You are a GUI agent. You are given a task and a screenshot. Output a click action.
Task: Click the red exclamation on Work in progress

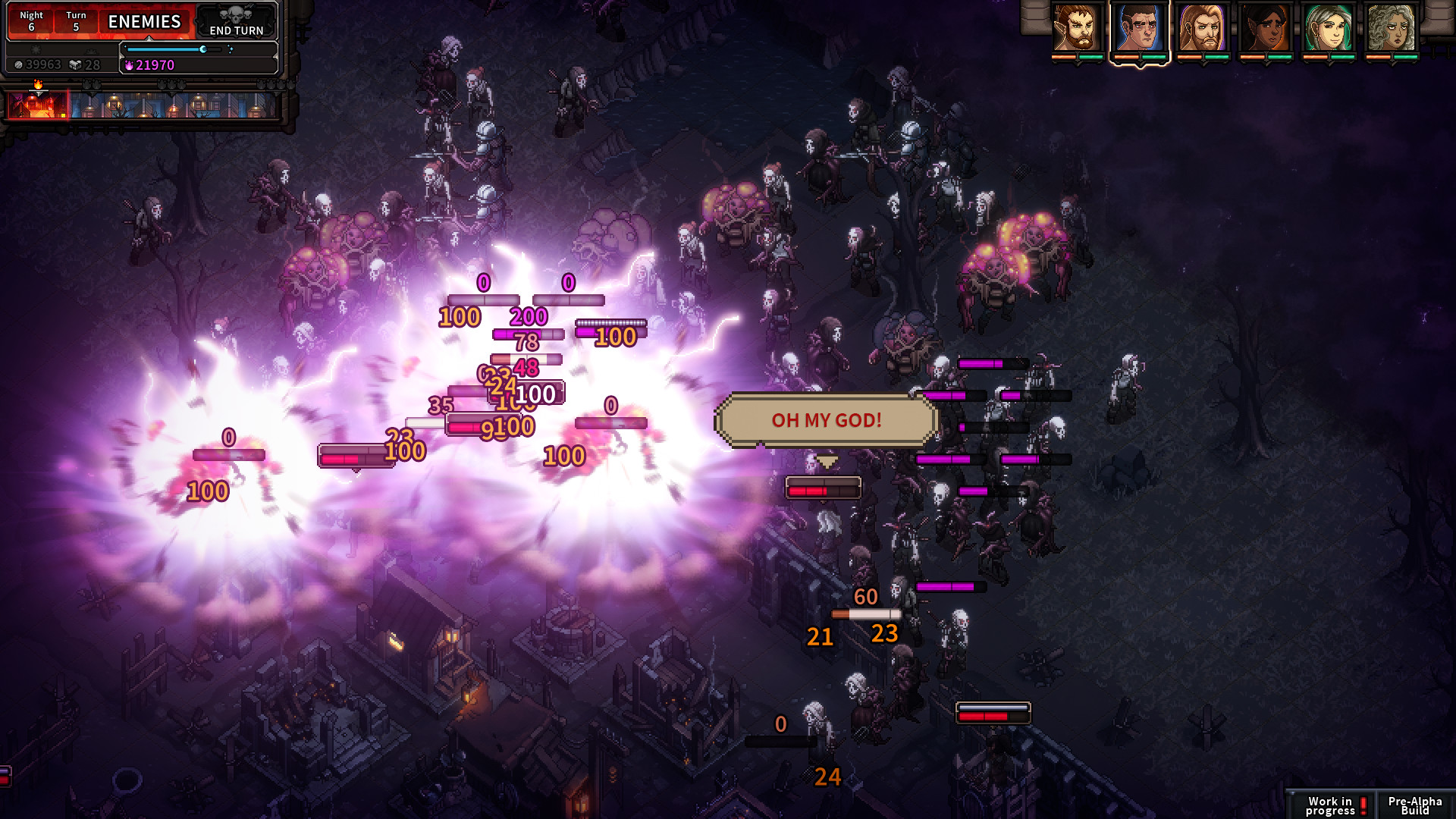1365,804
